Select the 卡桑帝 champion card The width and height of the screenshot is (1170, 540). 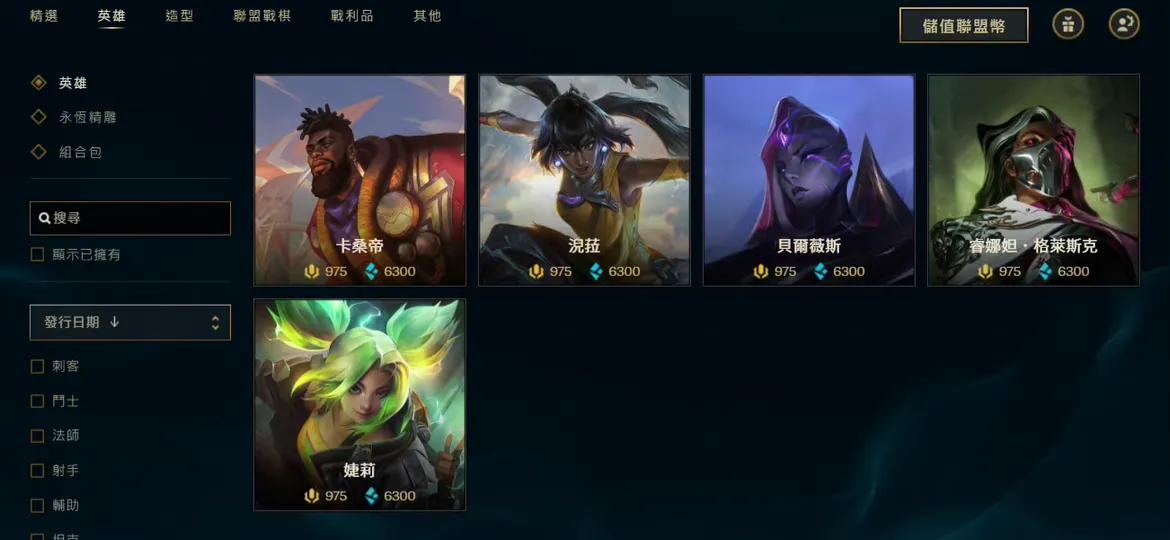point(360,180)
